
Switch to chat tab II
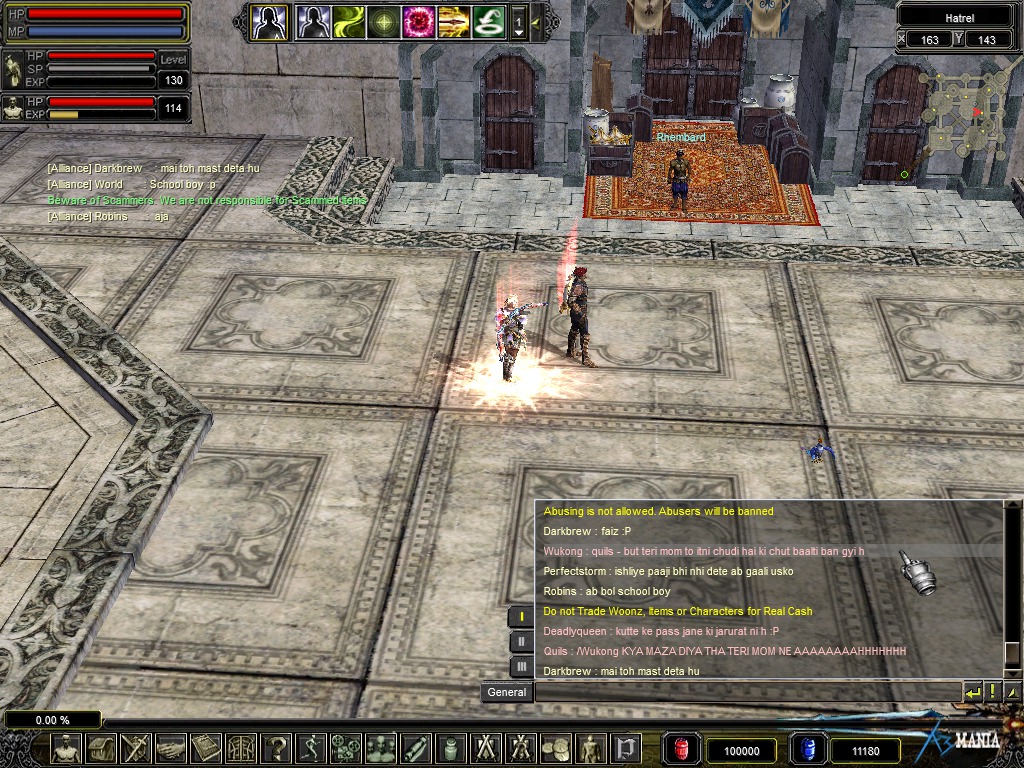521,642
